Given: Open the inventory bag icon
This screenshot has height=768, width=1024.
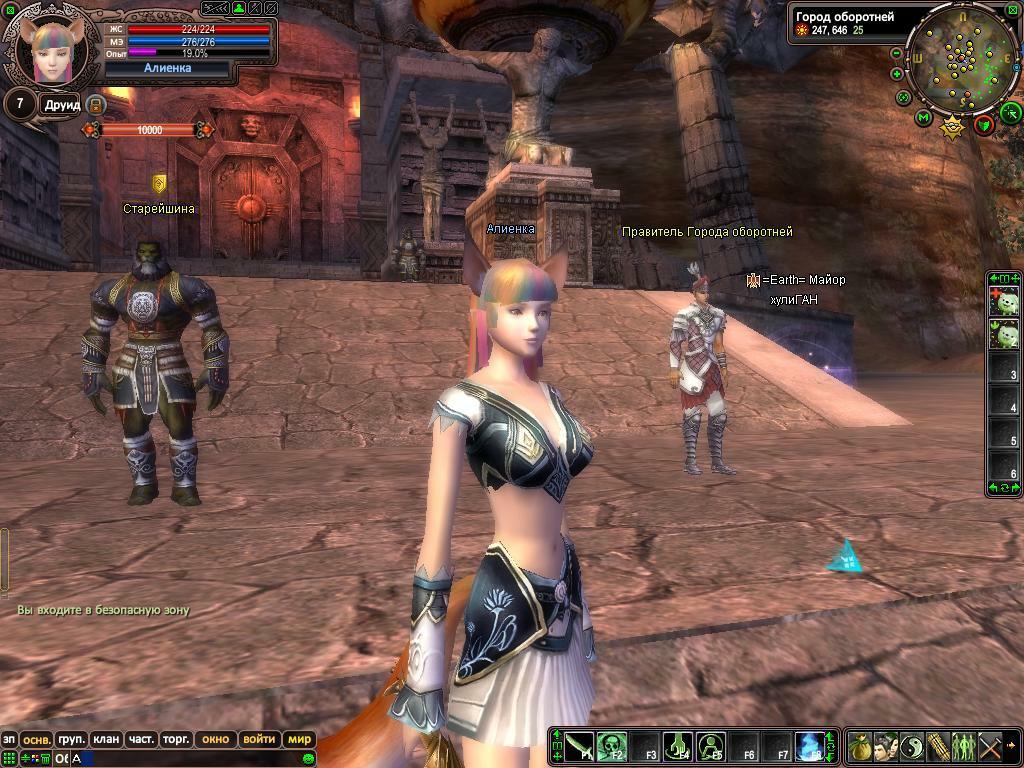Looking at the screenshot, I should tap(860, 746).
